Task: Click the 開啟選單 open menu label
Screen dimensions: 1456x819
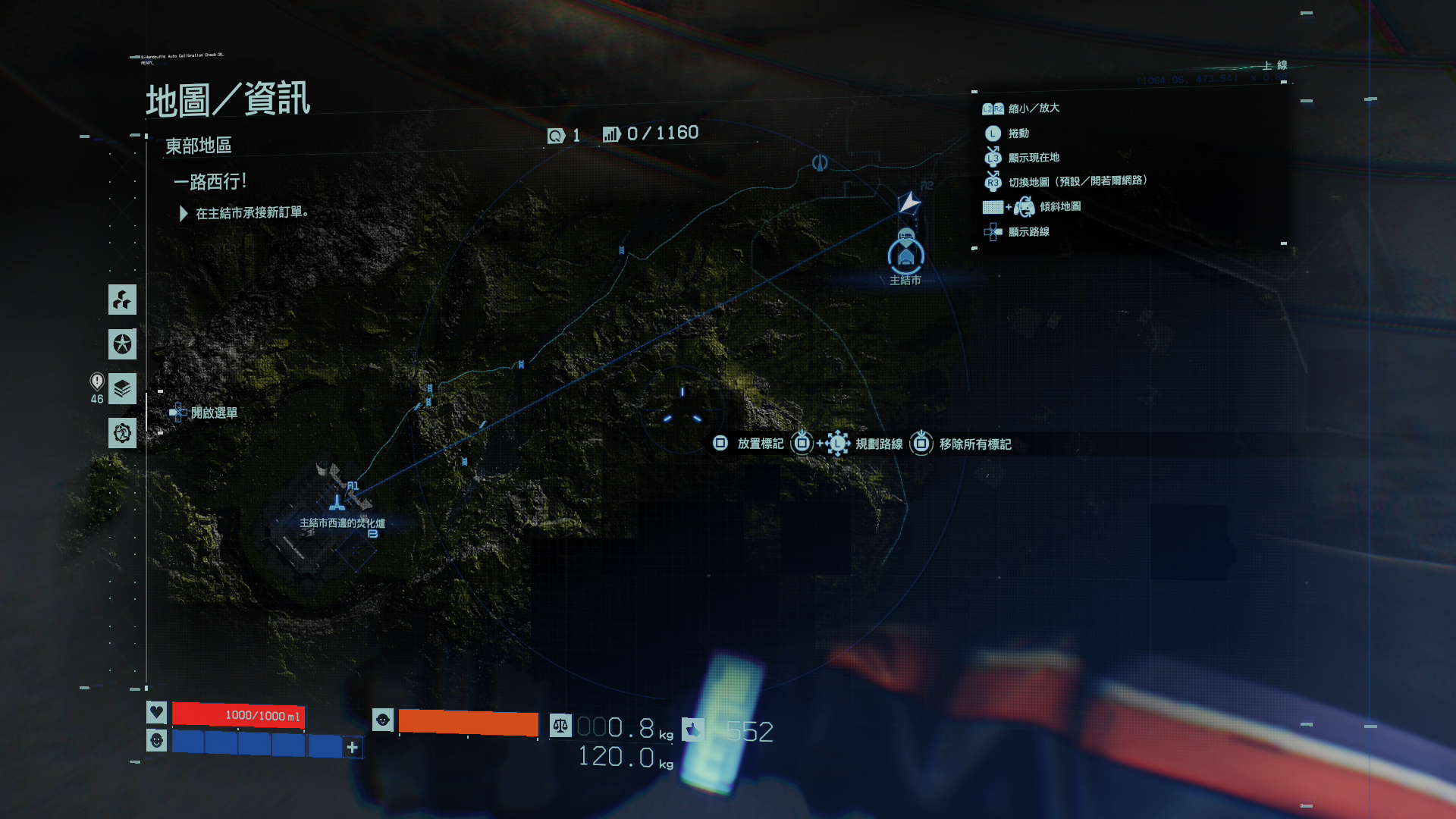Action: point(214,413)
